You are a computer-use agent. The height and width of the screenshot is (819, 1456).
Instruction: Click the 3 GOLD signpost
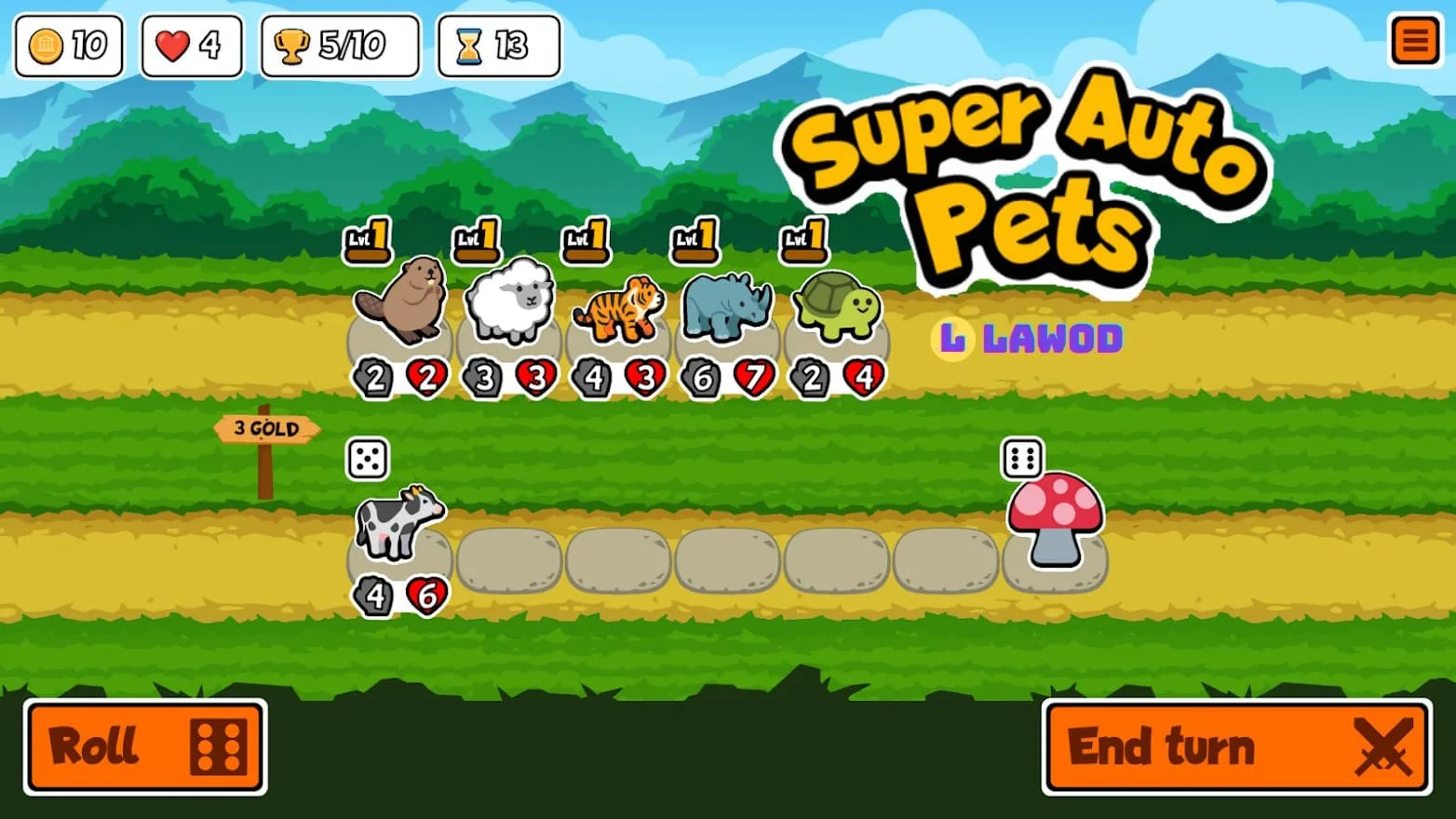point(267,428)
